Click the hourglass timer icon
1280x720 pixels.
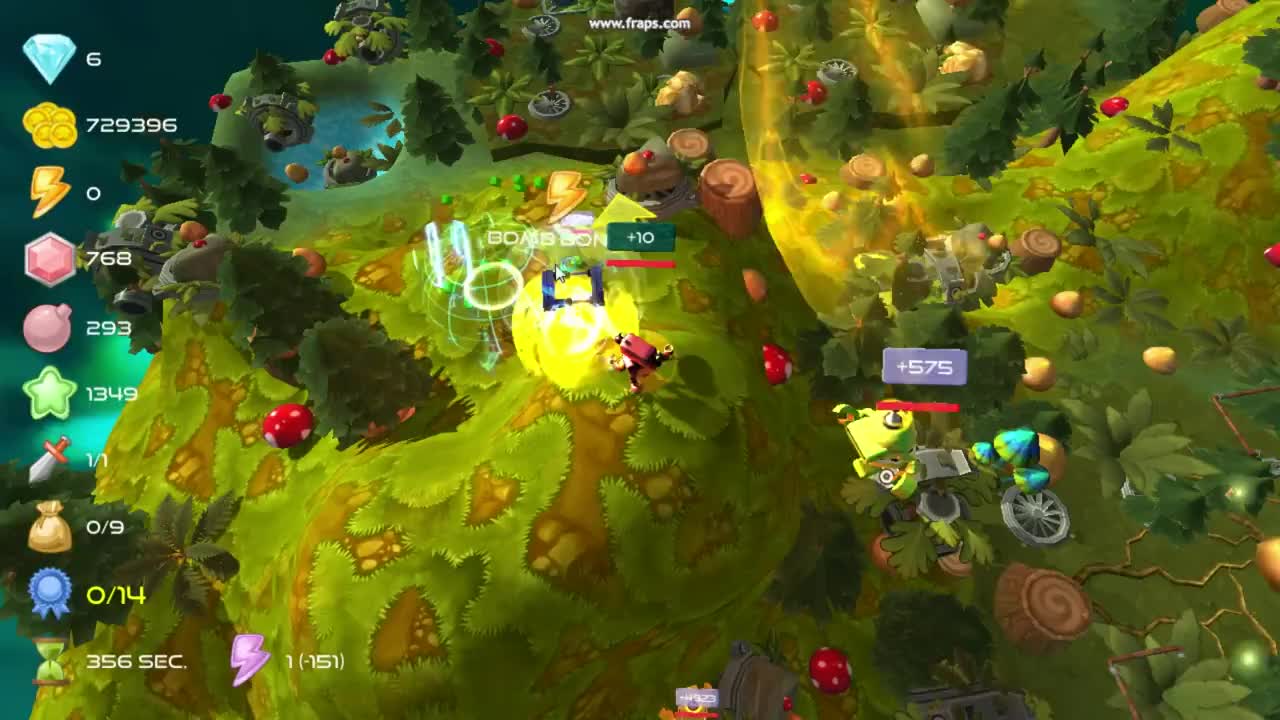click(x=48, y=660)
